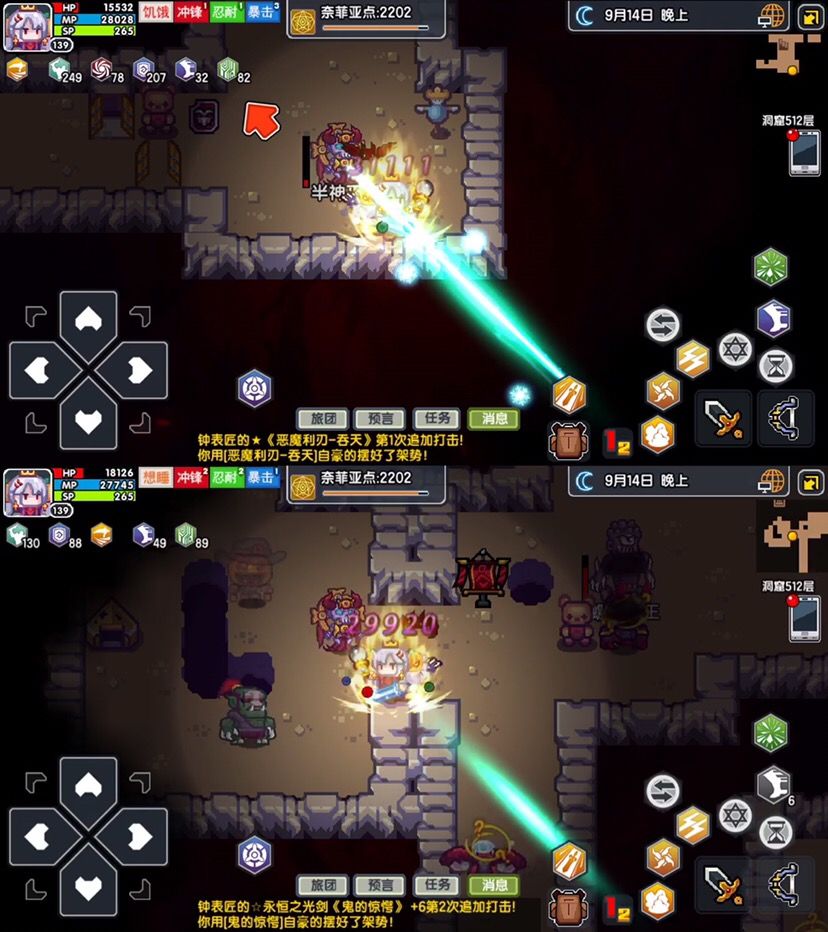Activate the boot skill showing cooldown 6
The height and width of the screenshot is (932, 828).
[771, 785]
